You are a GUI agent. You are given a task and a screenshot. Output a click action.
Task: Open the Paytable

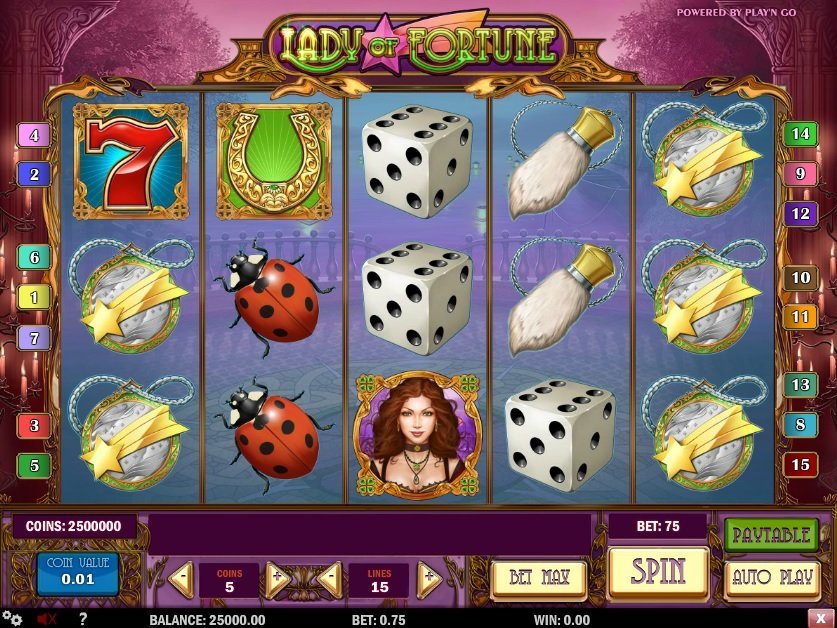(771, 534)
